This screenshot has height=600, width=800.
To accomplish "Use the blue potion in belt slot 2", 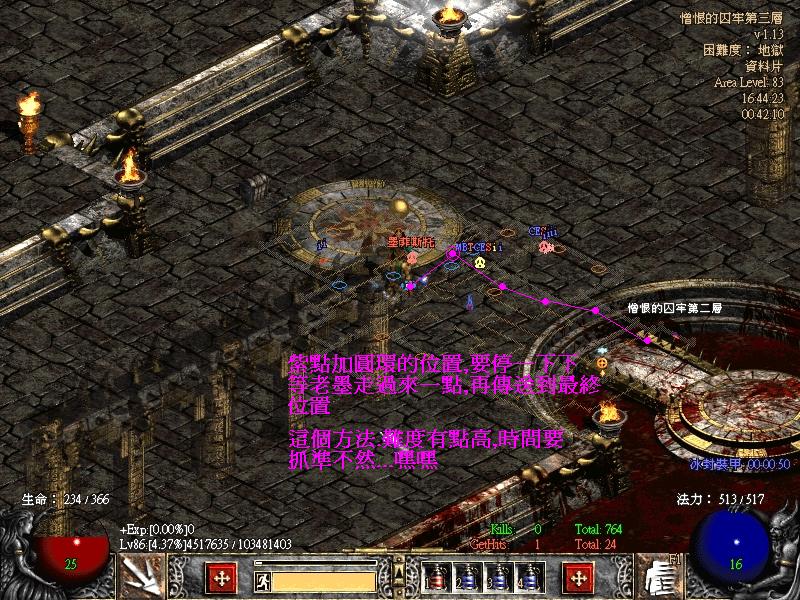I will point(467,578).
